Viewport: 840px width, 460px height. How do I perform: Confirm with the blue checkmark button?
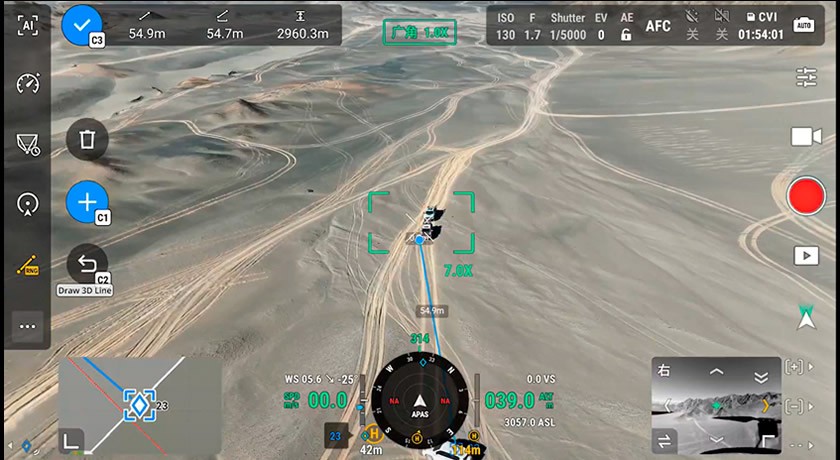coord(82,25)
